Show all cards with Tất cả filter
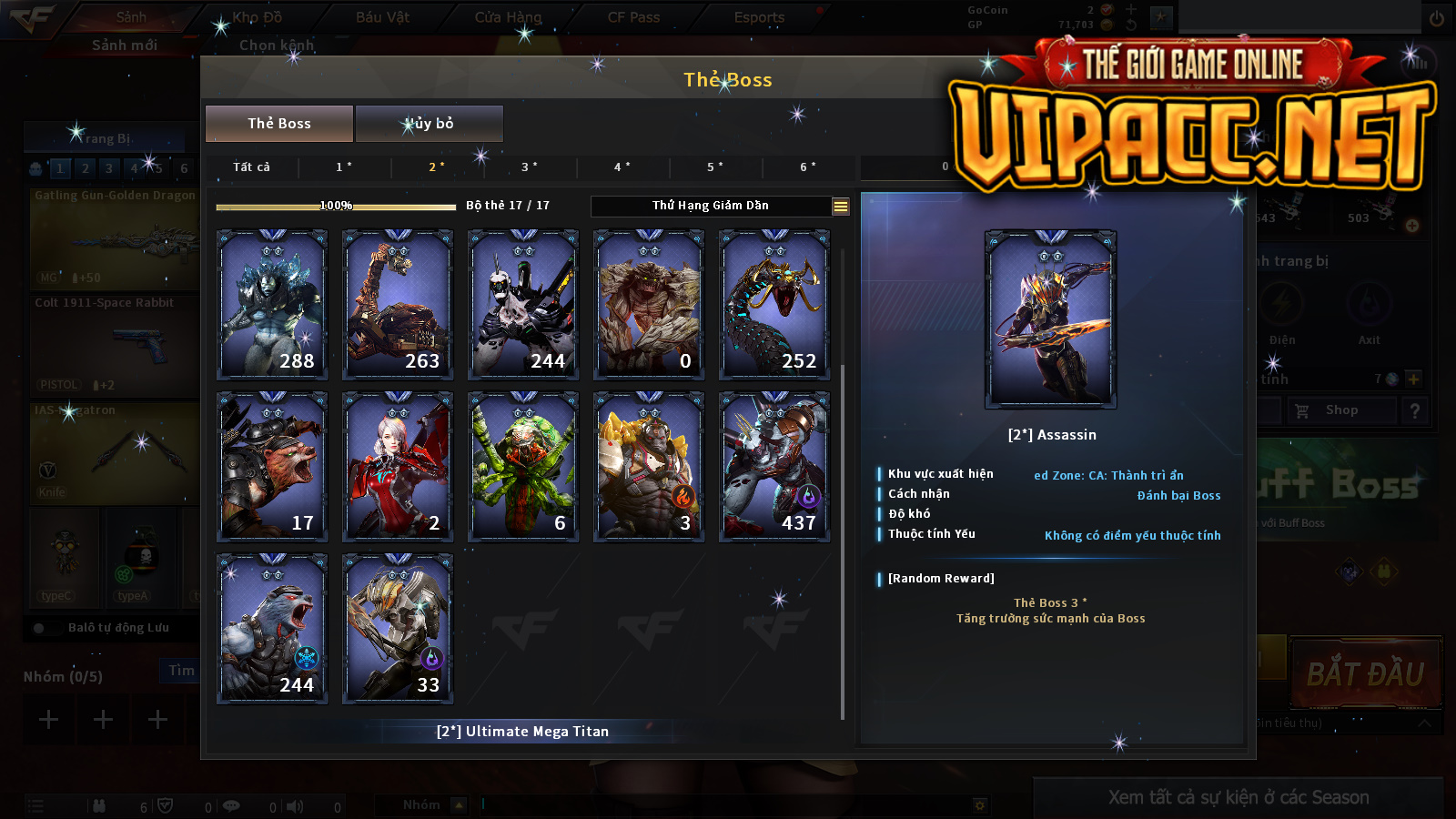This screenshot has height=819, width=1456. coord(251,167)
